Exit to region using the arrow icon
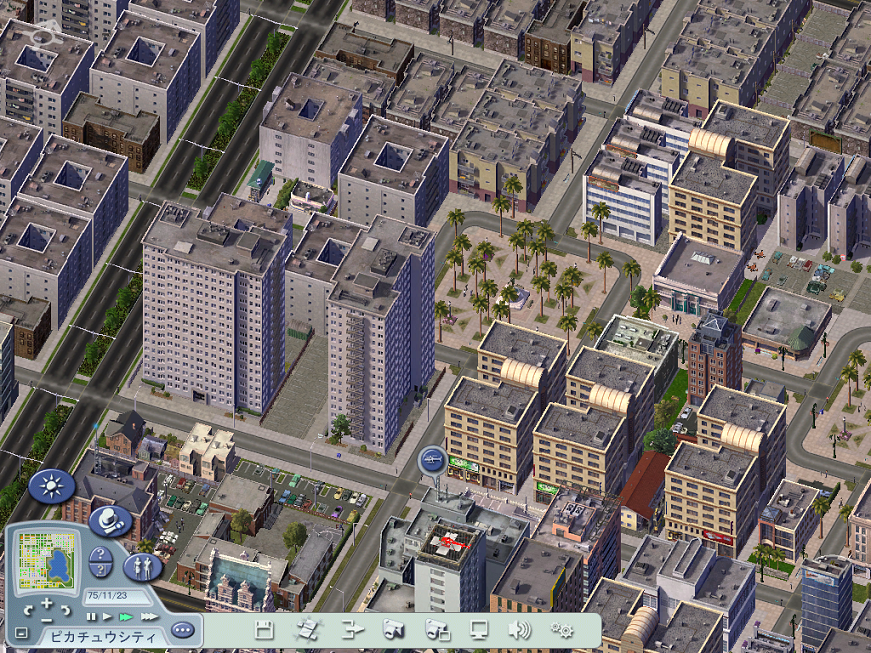Viewport: 871px width, 653px height. [x=352, y=630]
